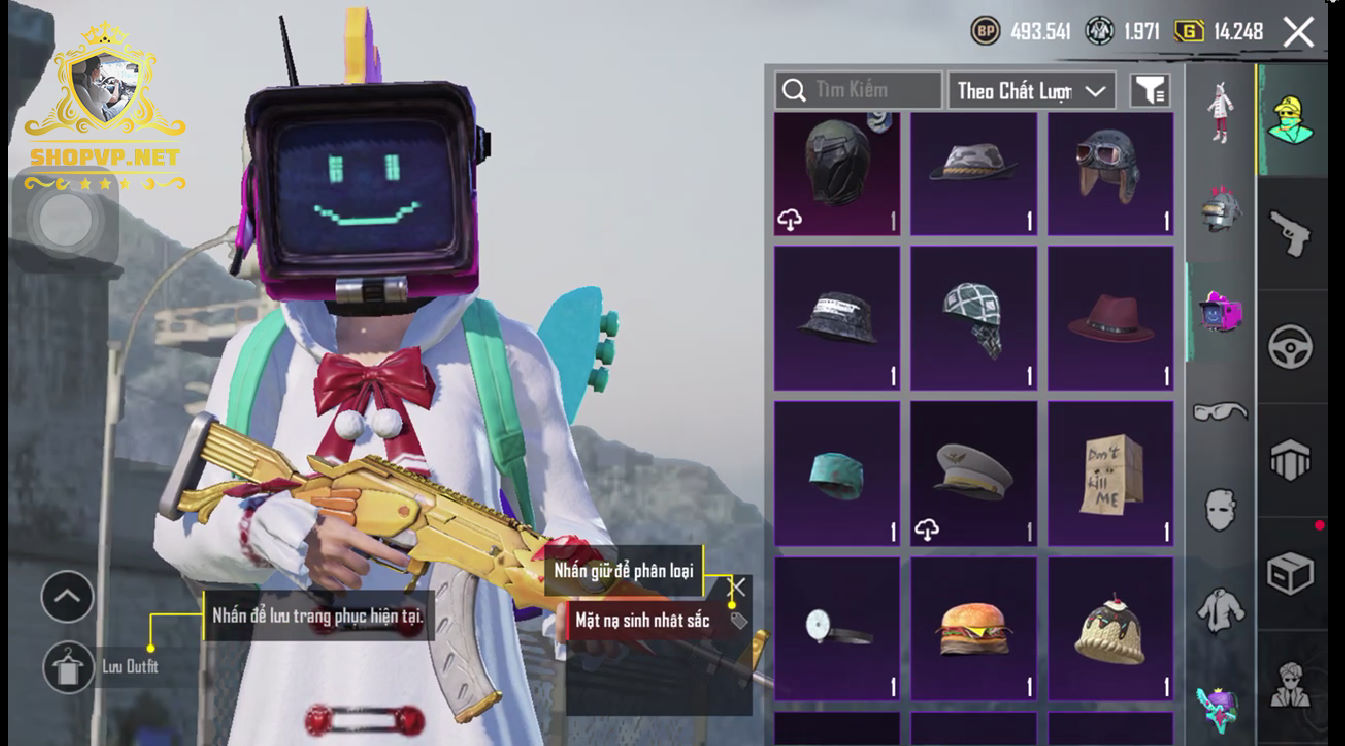Expand the up-arrow circle button

[67, 598]
